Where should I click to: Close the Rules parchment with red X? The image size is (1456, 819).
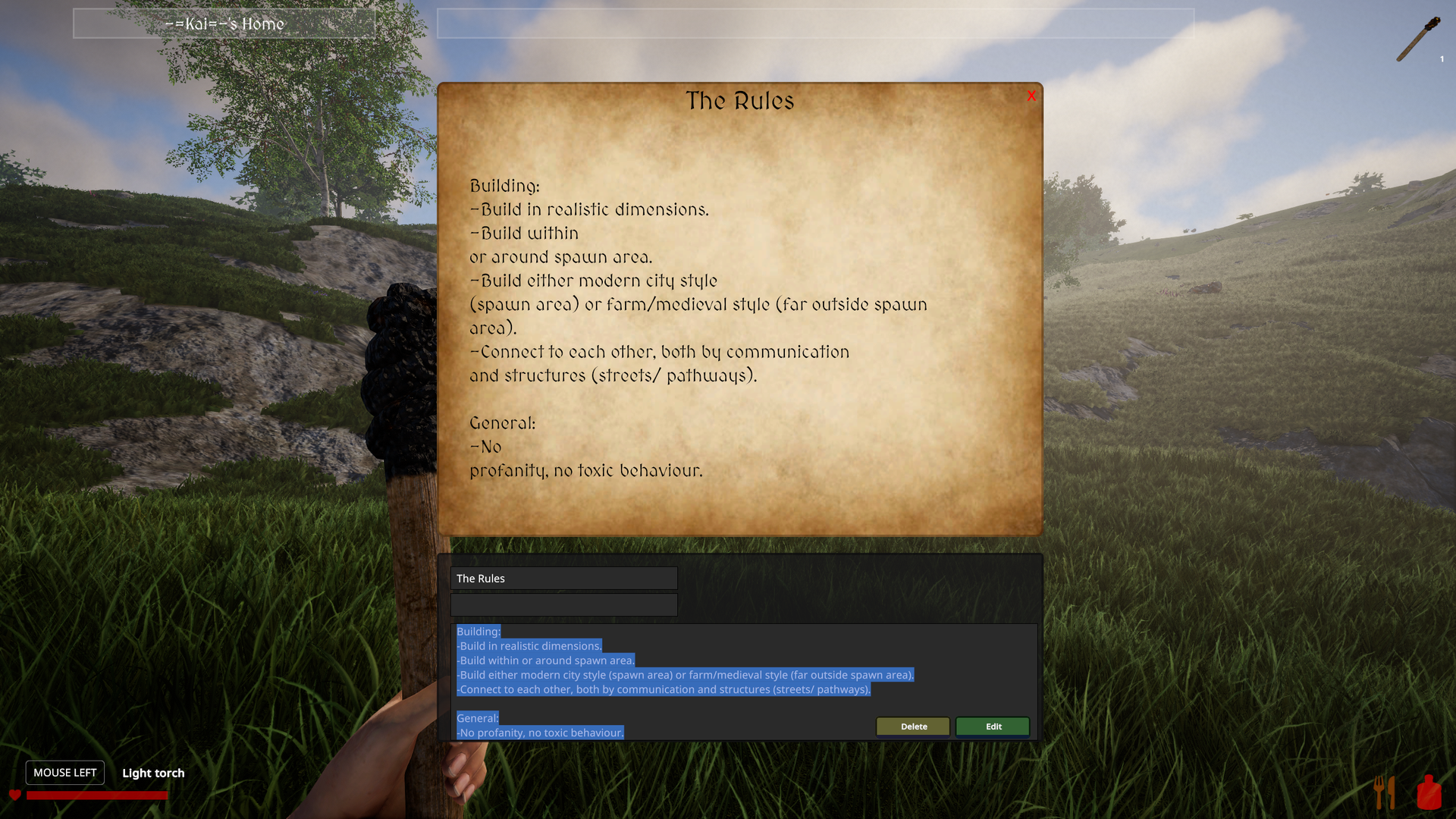tap(1031, 96)
